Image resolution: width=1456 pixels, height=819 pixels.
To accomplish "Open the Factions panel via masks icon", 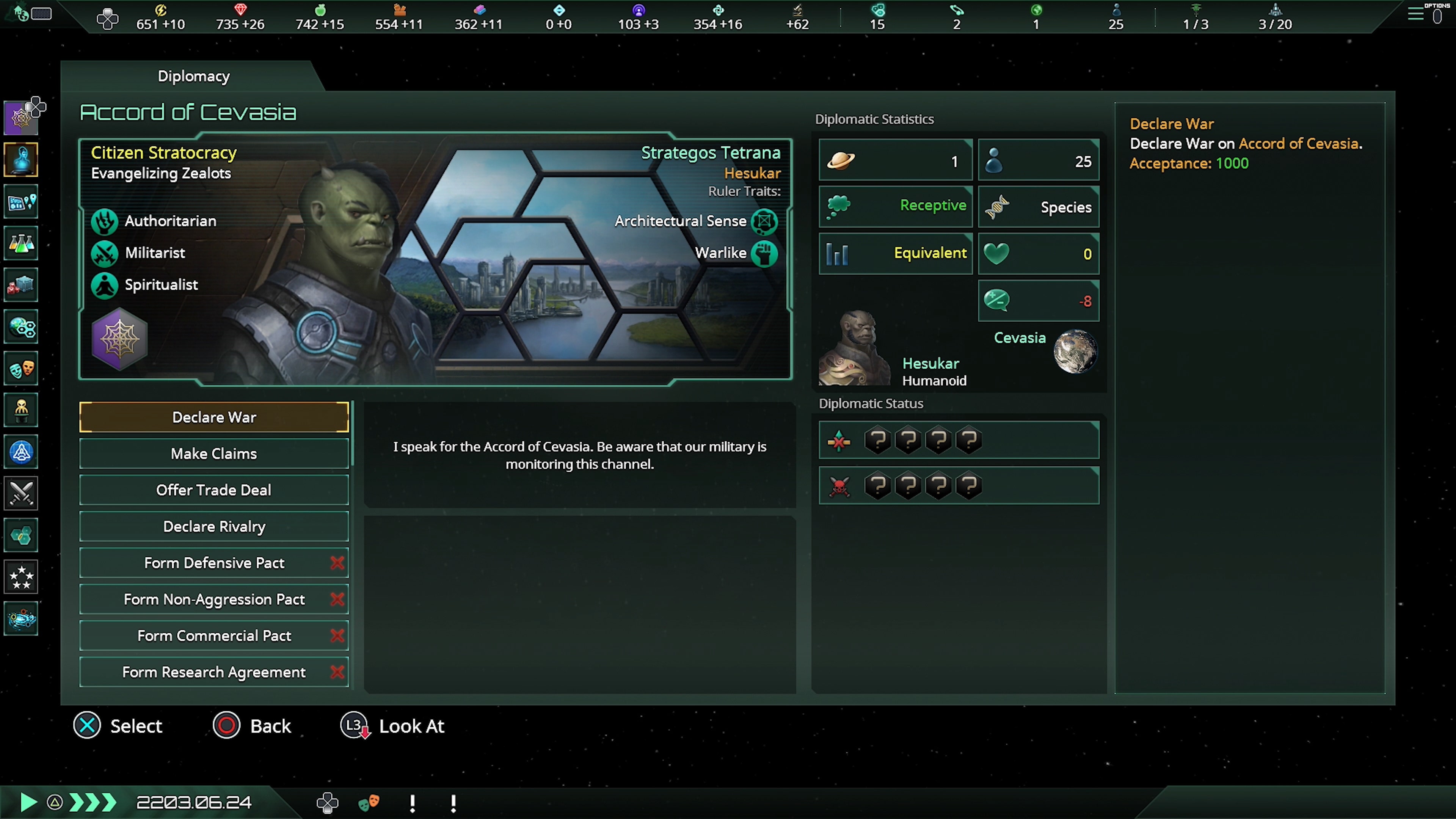I will pyautogui.click(x=21, y=368).
